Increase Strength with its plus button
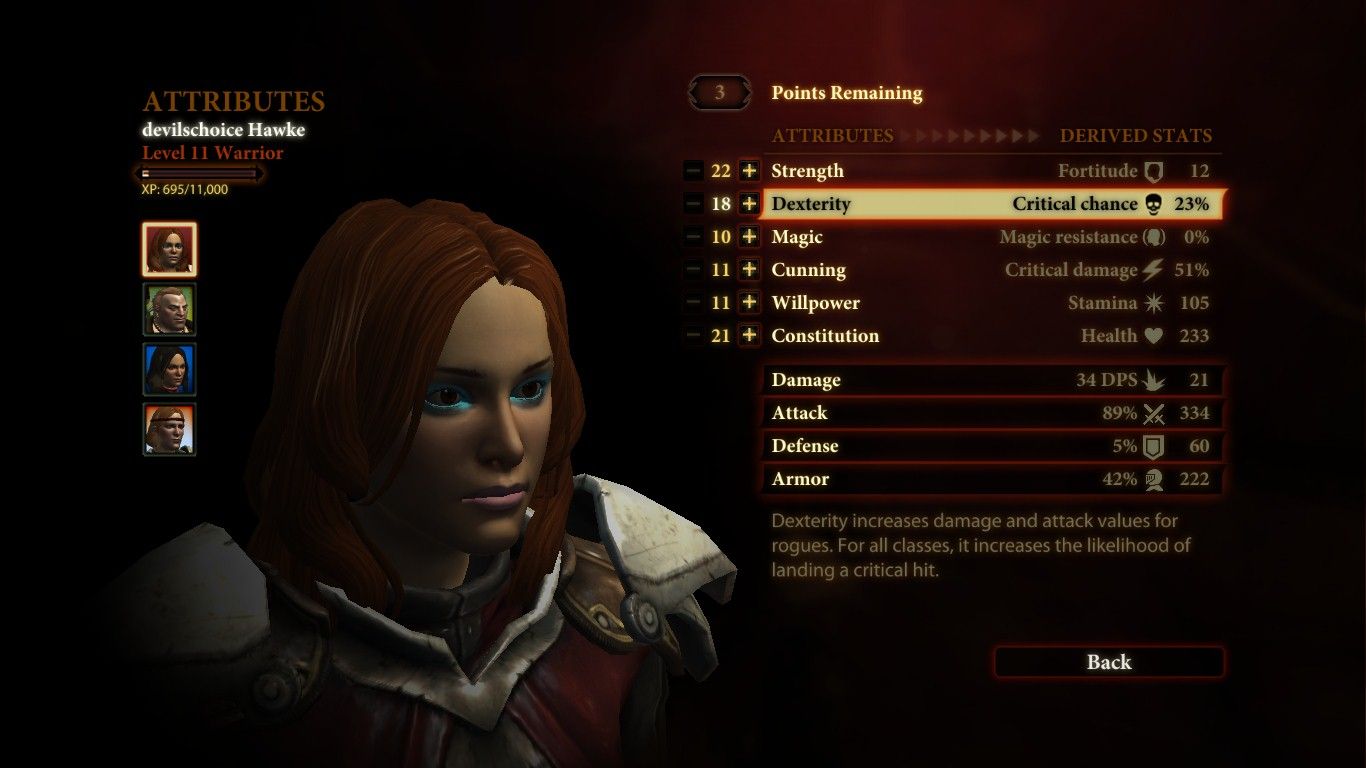The image size is (1366, 768). (x=749, y=171)
